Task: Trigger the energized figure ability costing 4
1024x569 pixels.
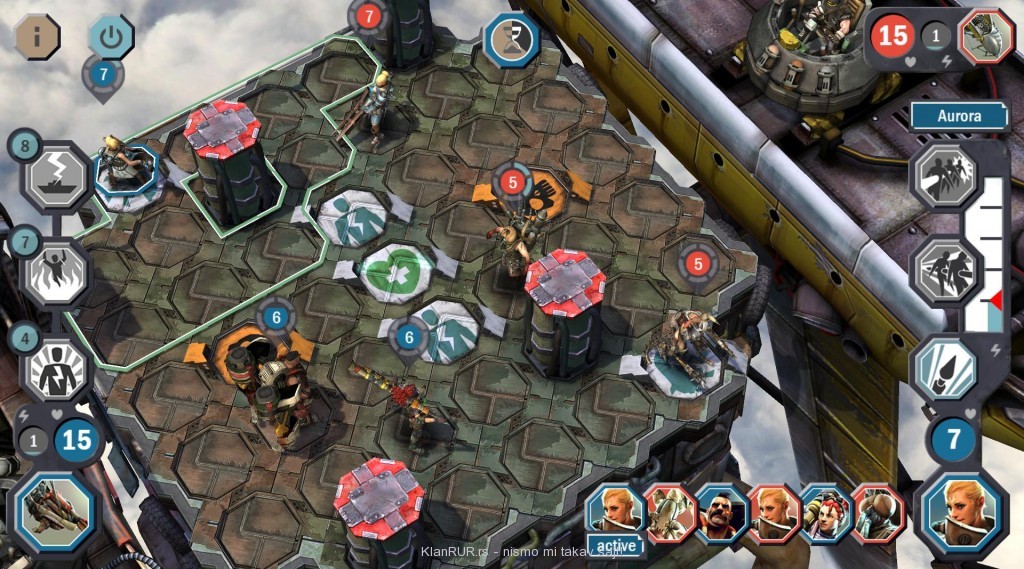Action: (56, 367)
